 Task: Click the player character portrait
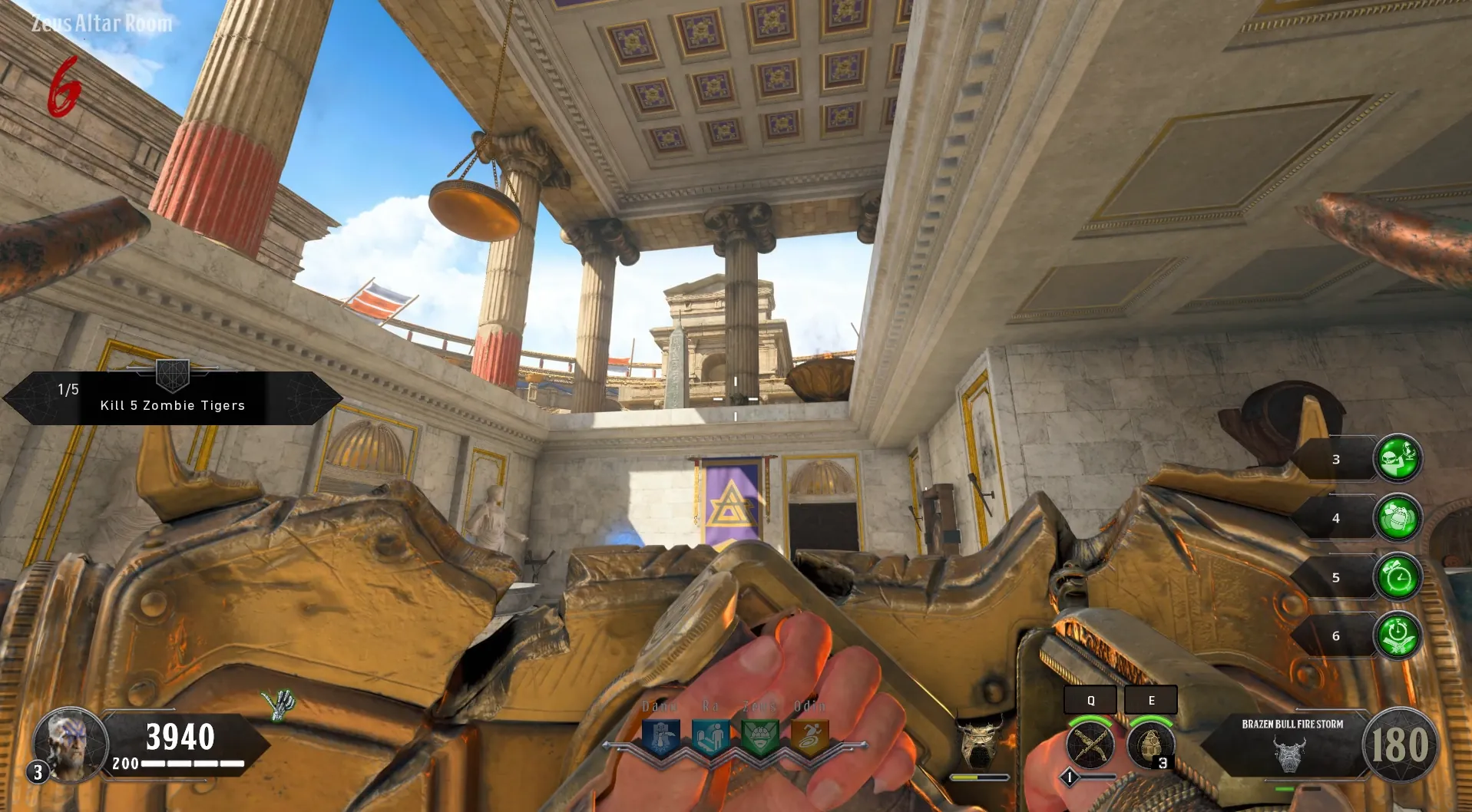tap(71, 743)
